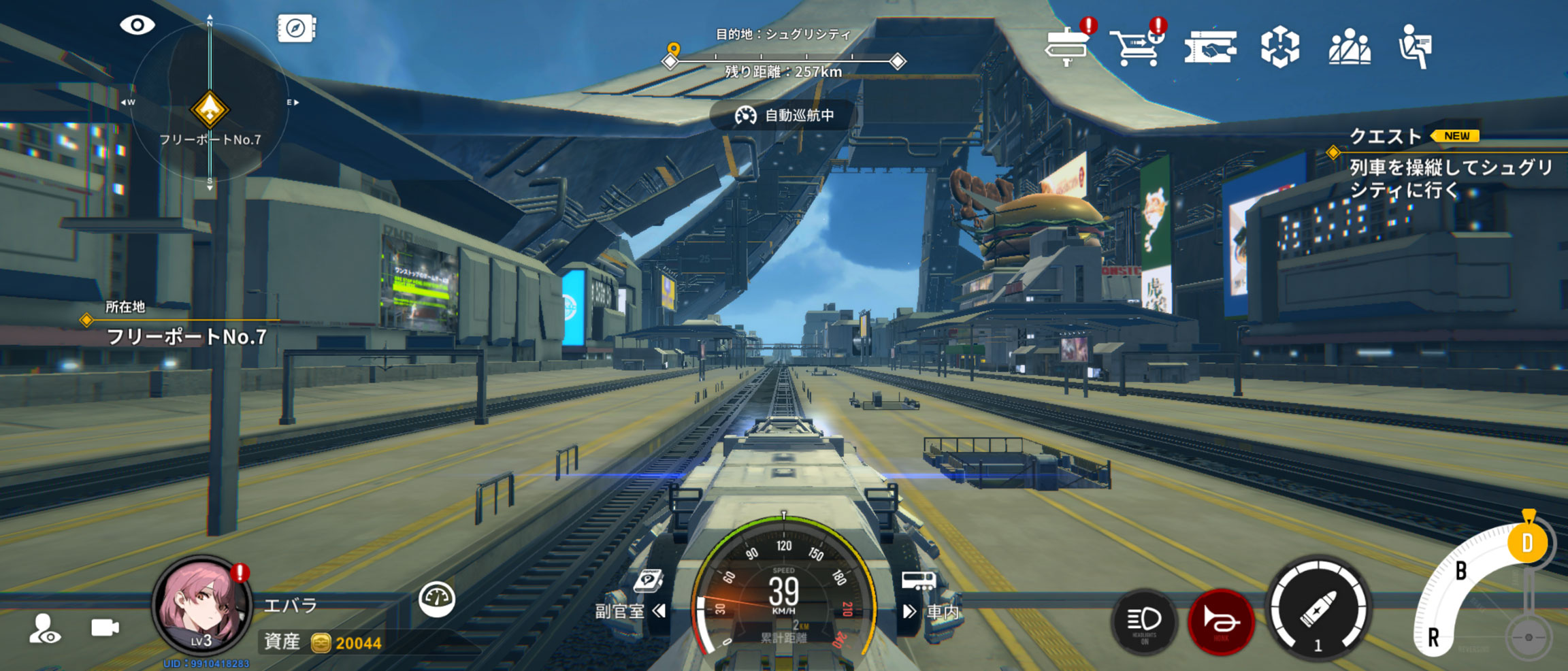Open the crew members menu
Screen dimensions: 1568x671
point(1350,47)
